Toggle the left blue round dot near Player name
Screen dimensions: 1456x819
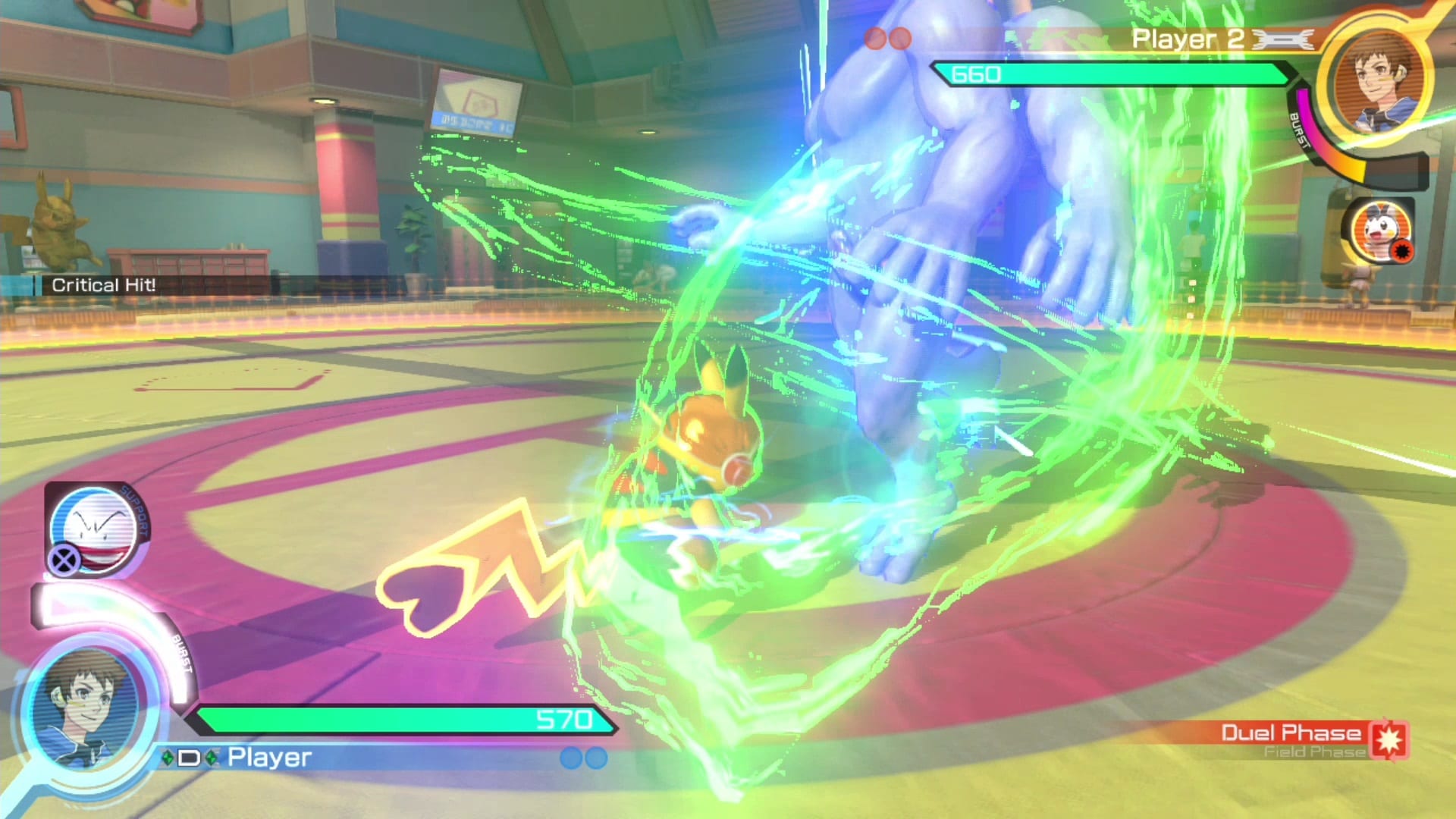tap(571, 756)
